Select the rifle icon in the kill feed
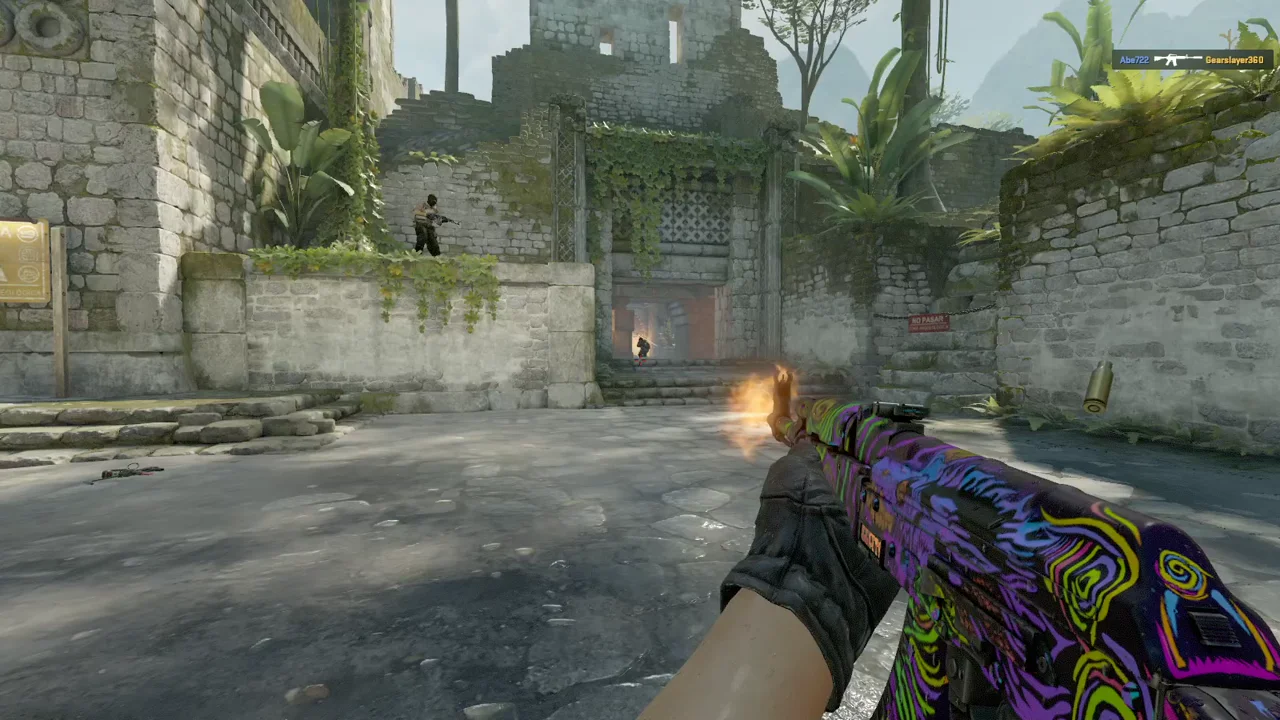 click(x=1176, y=60)
